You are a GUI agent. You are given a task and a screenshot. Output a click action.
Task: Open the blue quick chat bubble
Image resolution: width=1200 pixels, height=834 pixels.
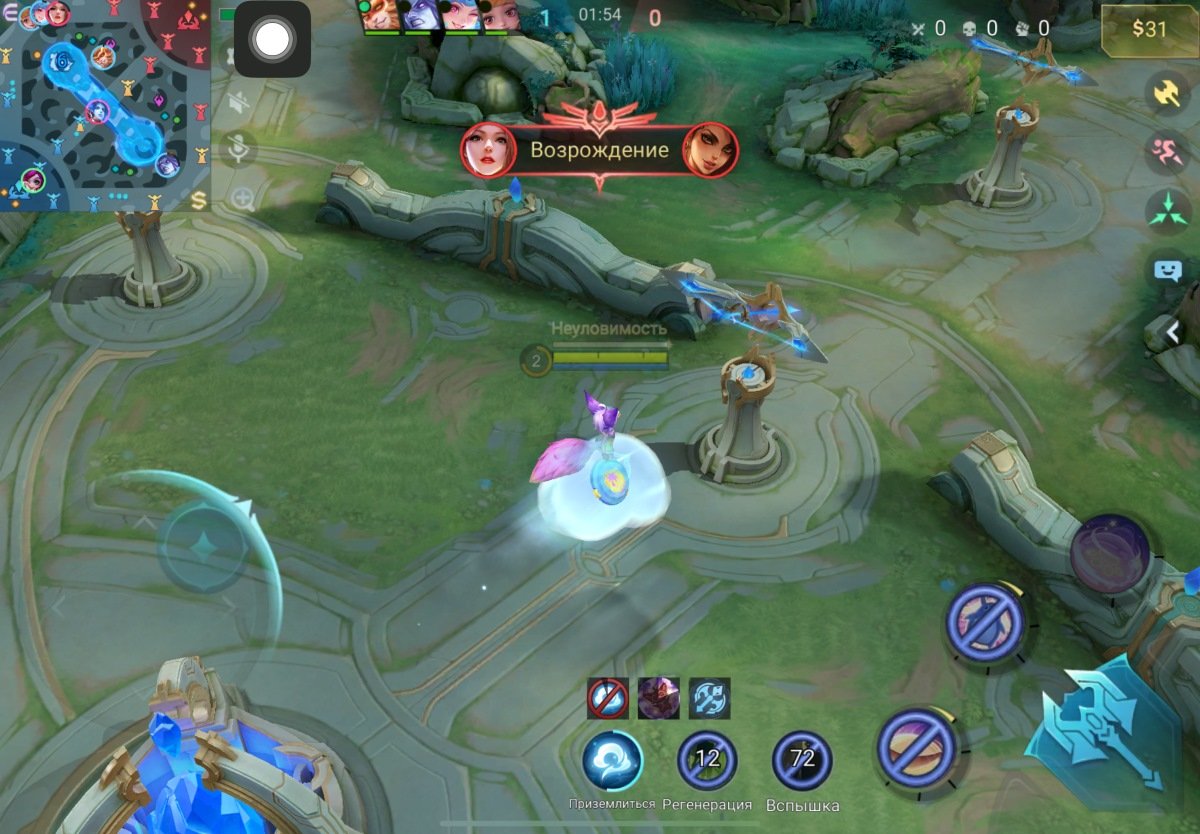point(1167,270)
